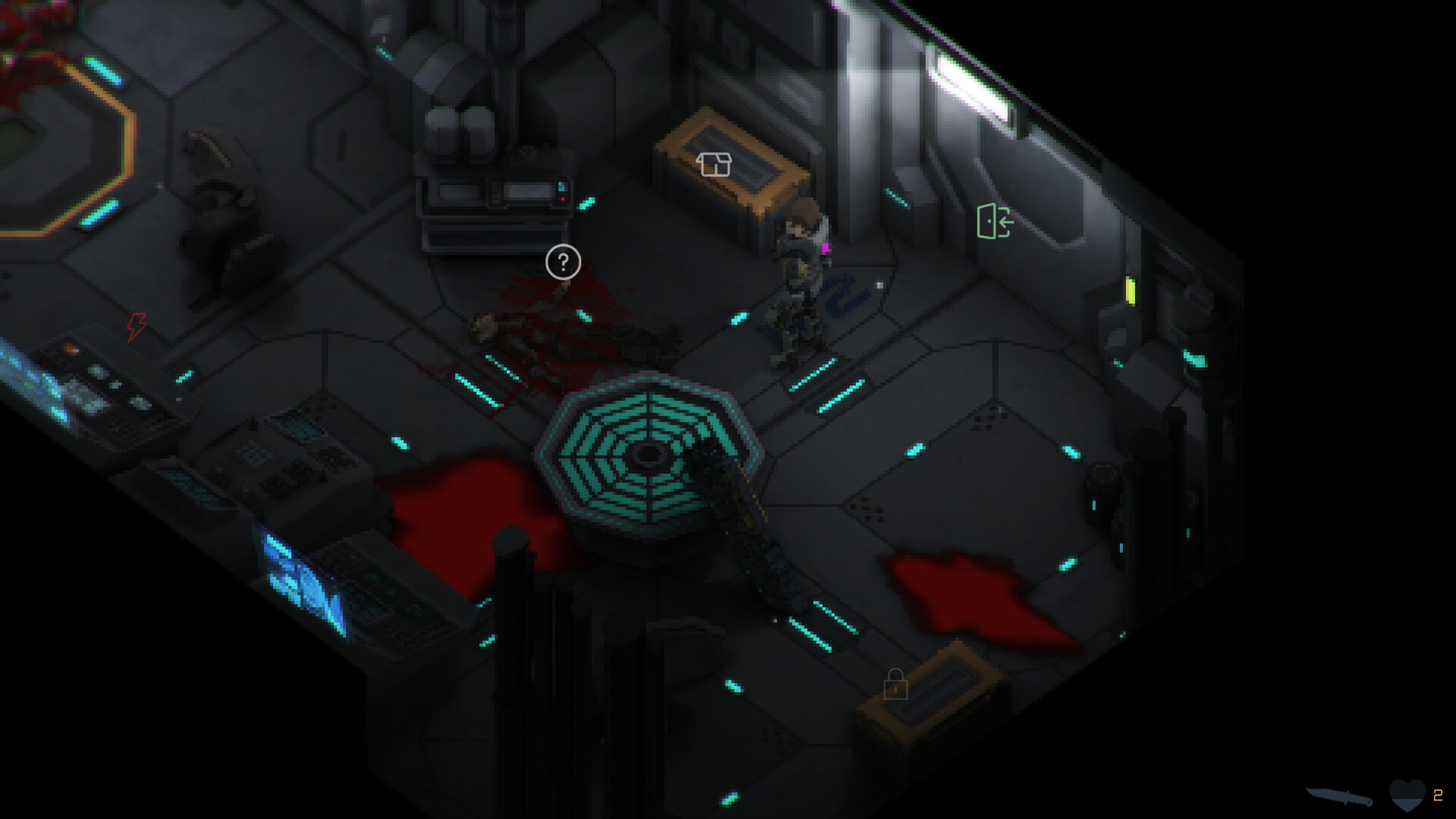
Task: Click the octagonal holographic table
Action: click(648, 455)
